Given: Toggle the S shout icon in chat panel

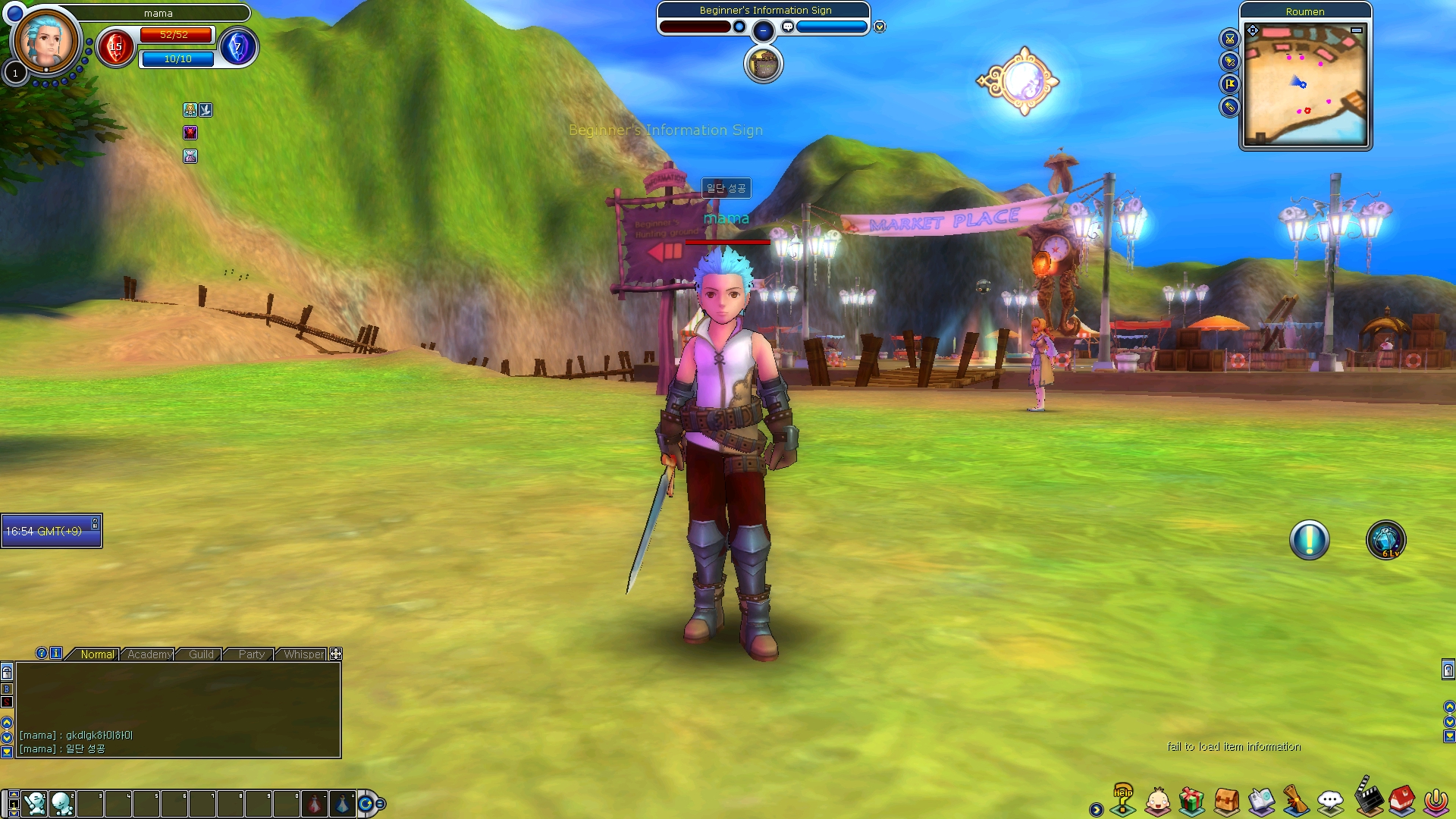Looking at the screenshot, I should click(x=6, y=701).
